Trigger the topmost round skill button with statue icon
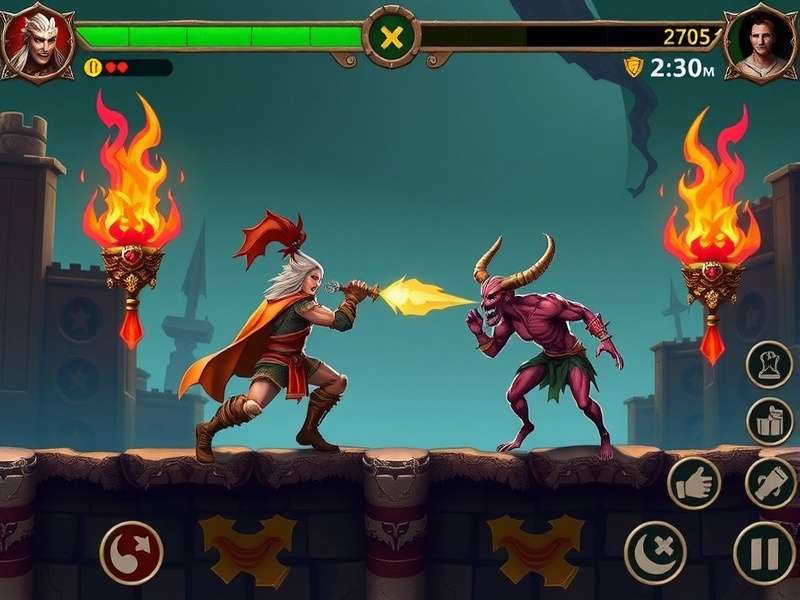Image resolution: width=800 pixels, height=600 pixels. [x=770, y=364]
